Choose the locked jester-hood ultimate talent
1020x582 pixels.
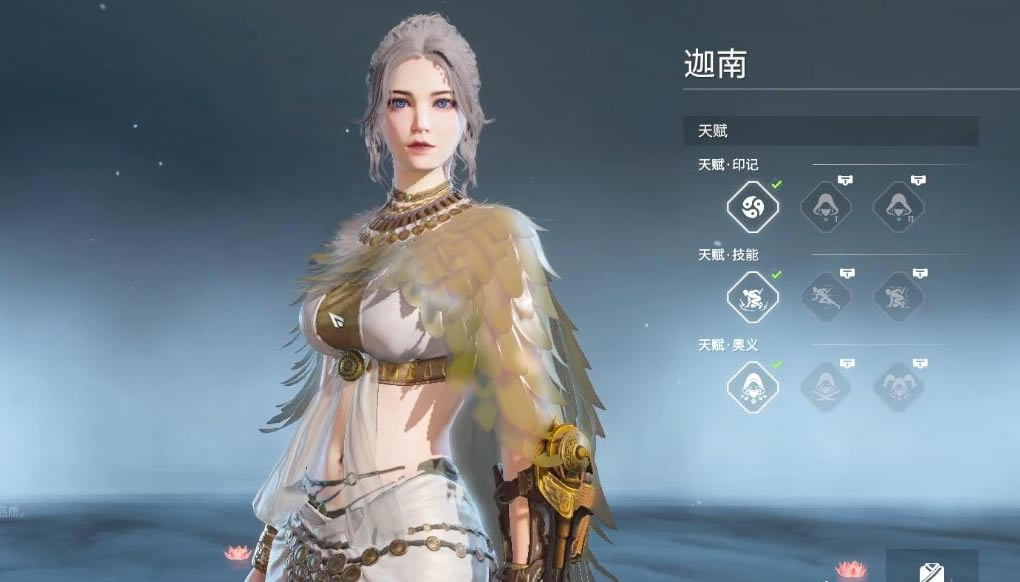click(x=898, y=387)
